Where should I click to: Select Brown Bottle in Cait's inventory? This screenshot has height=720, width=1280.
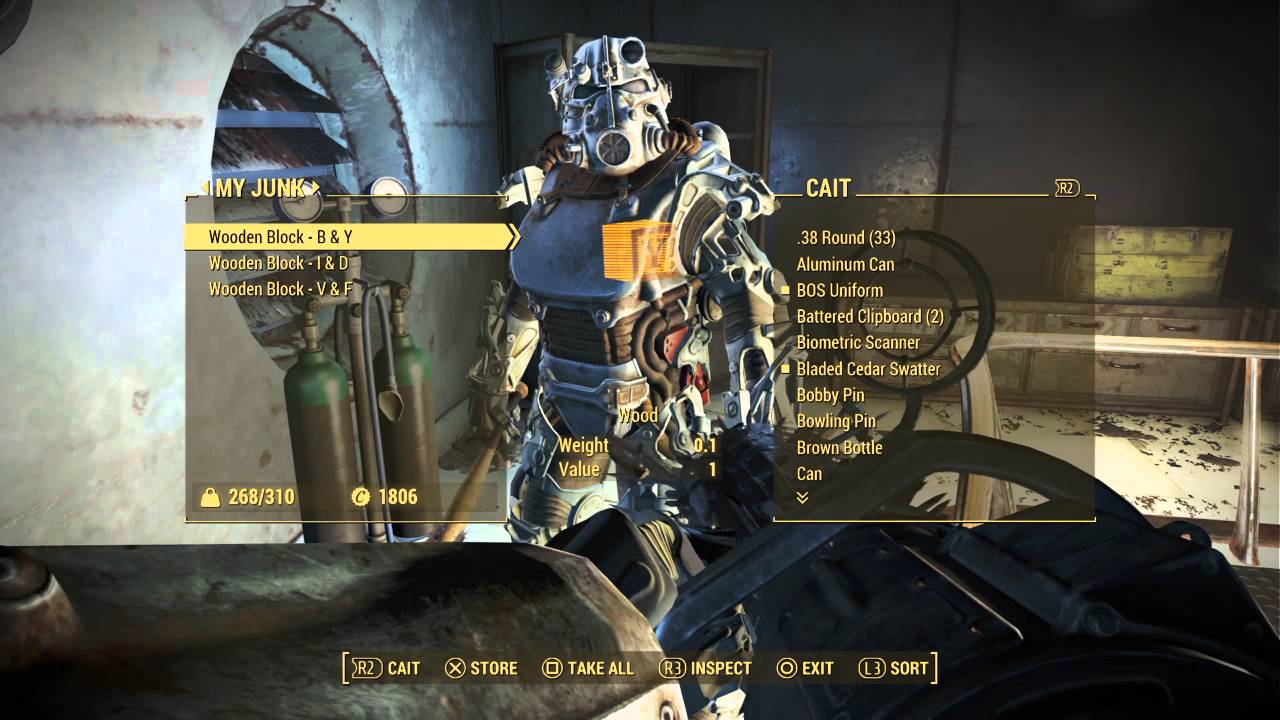(839, 447)
